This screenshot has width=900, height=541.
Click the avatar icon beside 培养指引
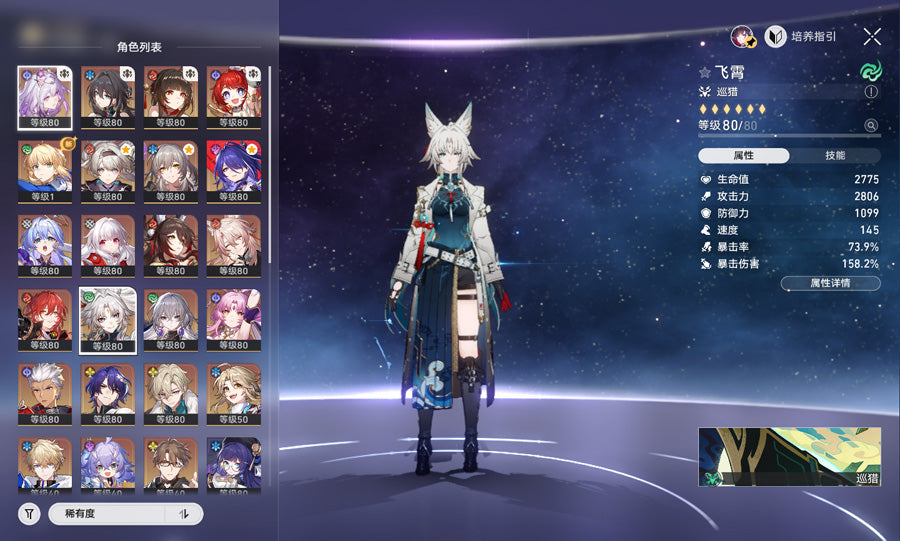click(743, 37)
